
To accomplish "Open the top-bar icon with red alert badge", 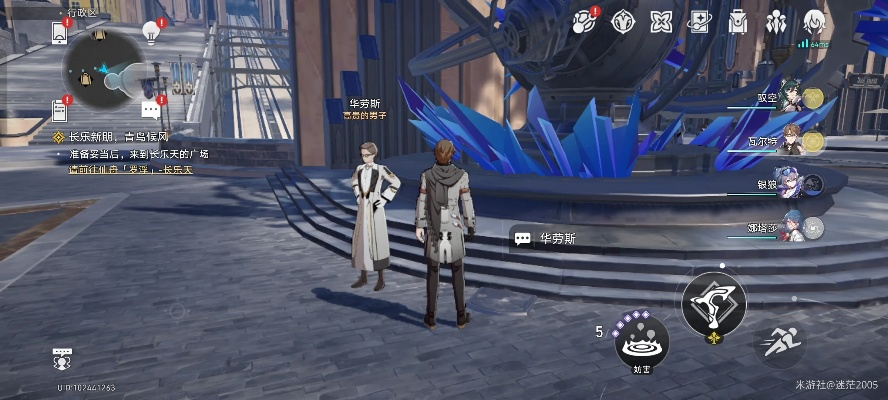I will [584, 21].
